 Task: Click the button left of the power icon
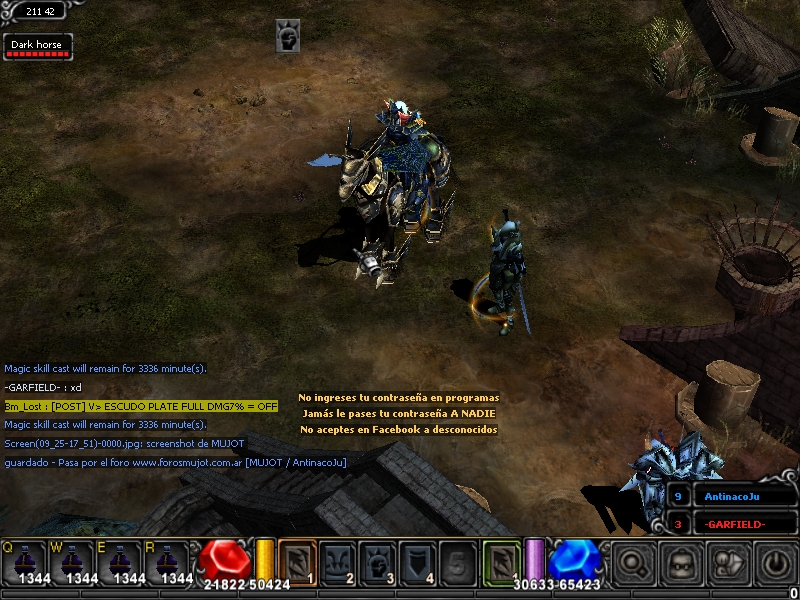pos(729,564)
